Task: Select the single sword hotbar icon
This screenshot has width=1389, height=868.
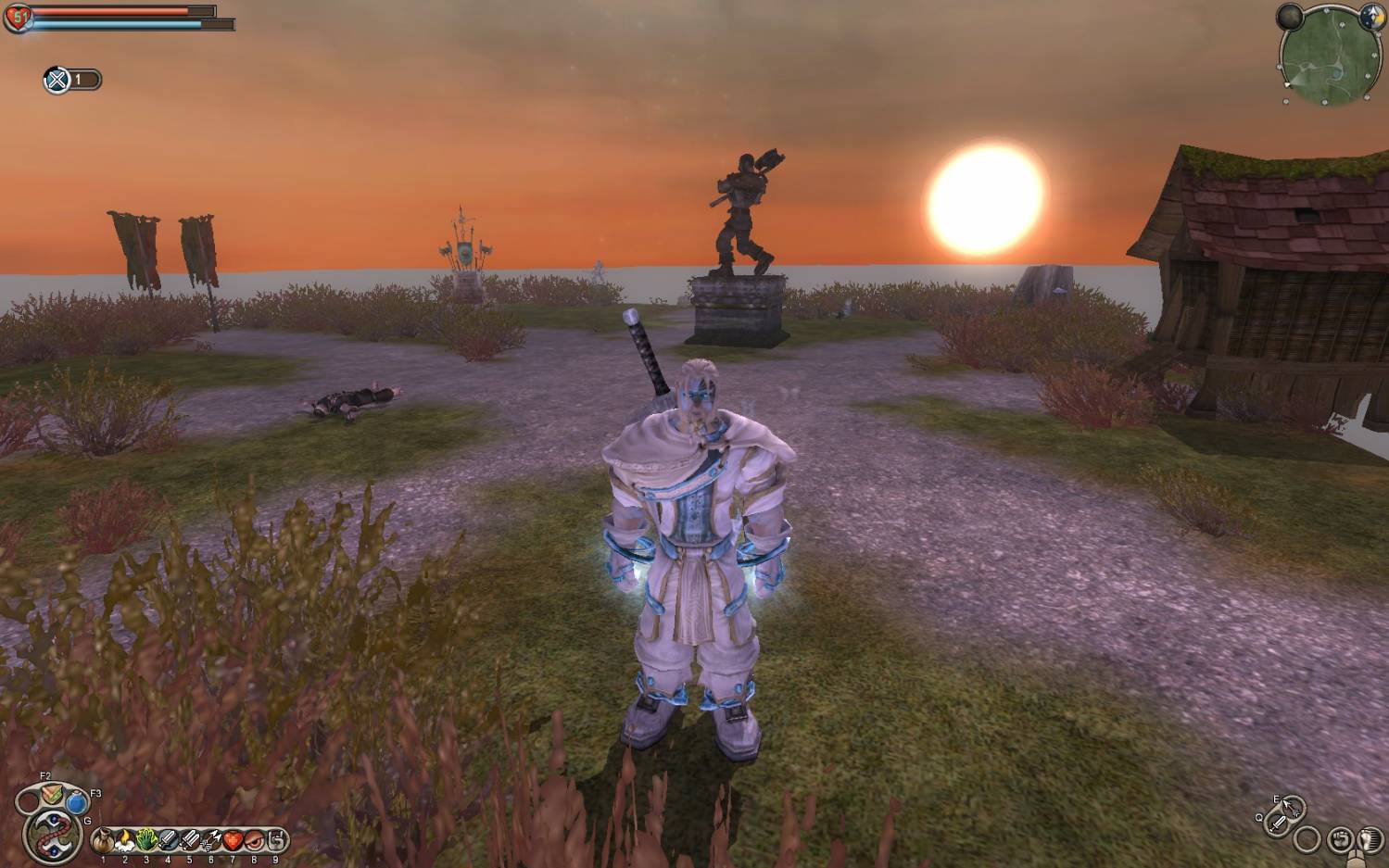Action: pos(168,841)
